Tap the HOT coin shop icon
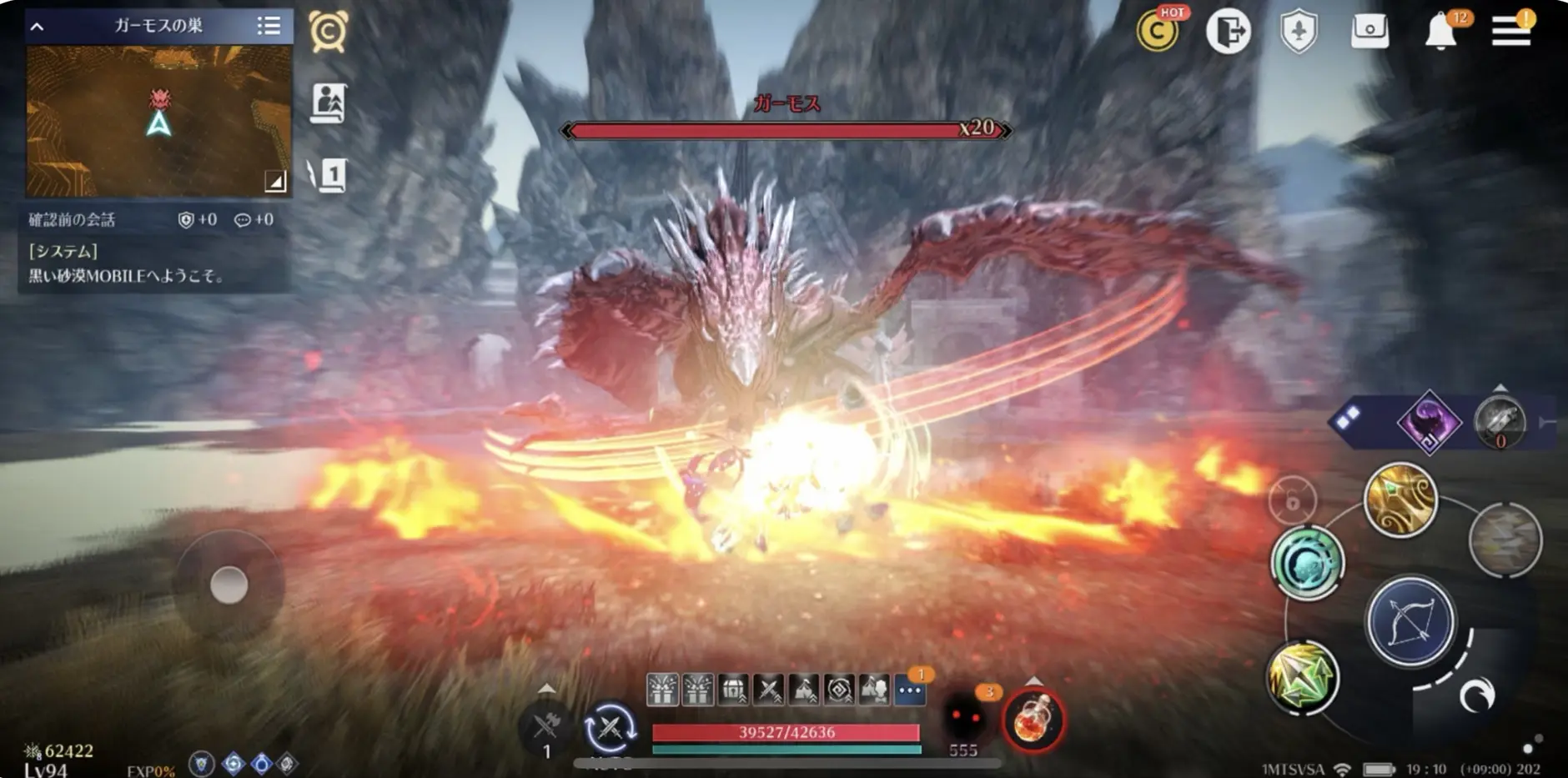 pyautogui.click(x=1158, y=32)
